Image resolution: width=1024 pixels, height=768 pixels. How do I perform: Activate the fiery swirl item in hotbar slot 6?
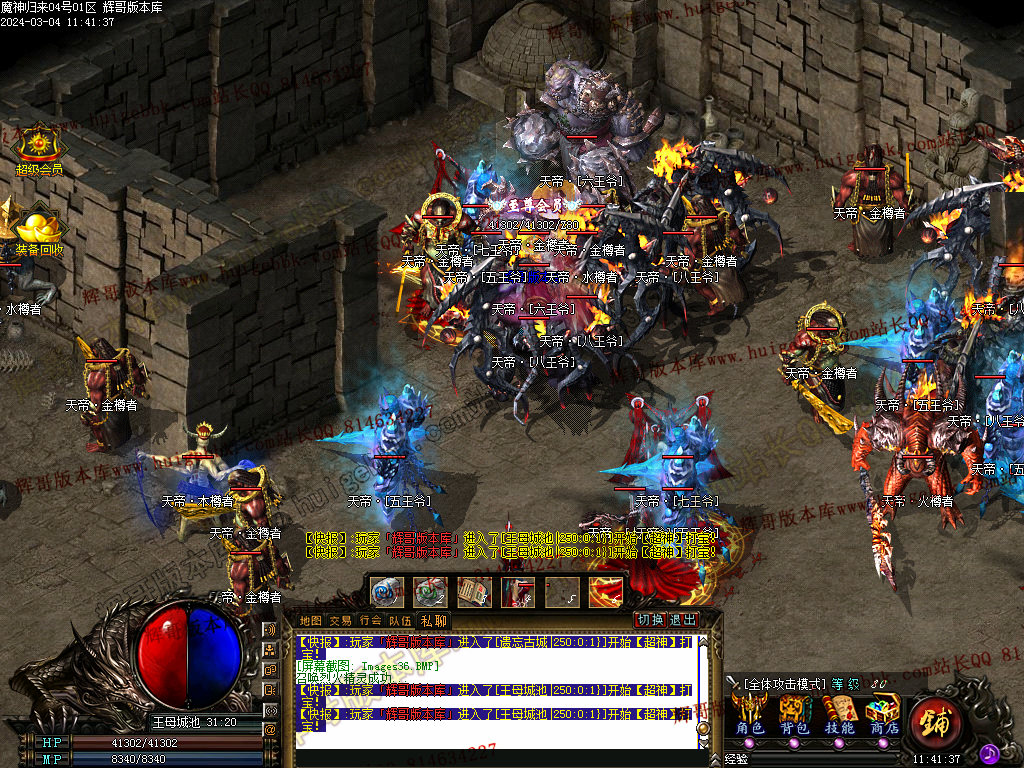606,592
